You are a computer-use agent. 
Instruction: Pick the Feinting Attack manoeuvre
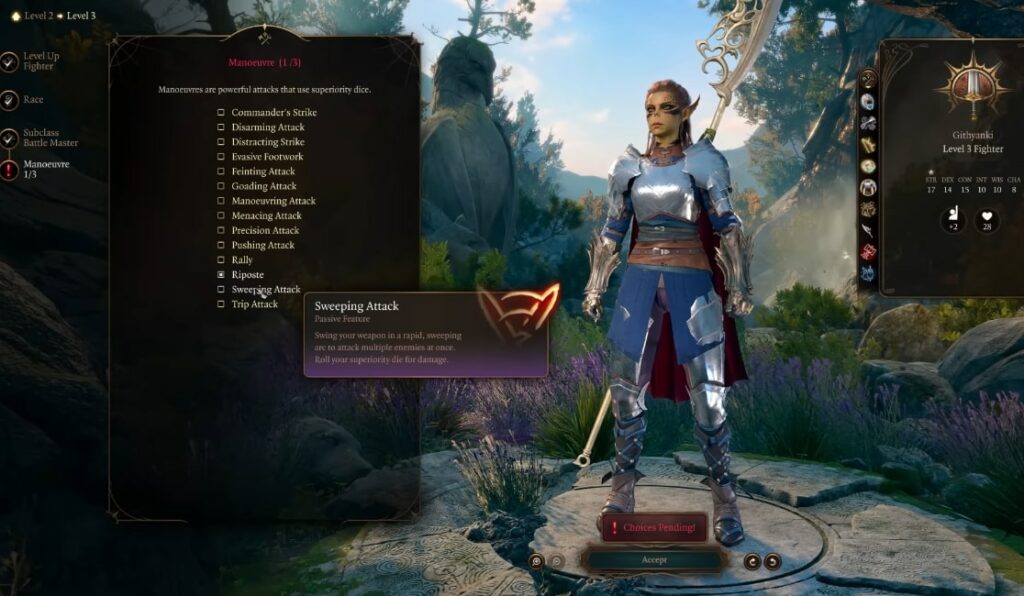pyautogui.click(x=221, y=172)
